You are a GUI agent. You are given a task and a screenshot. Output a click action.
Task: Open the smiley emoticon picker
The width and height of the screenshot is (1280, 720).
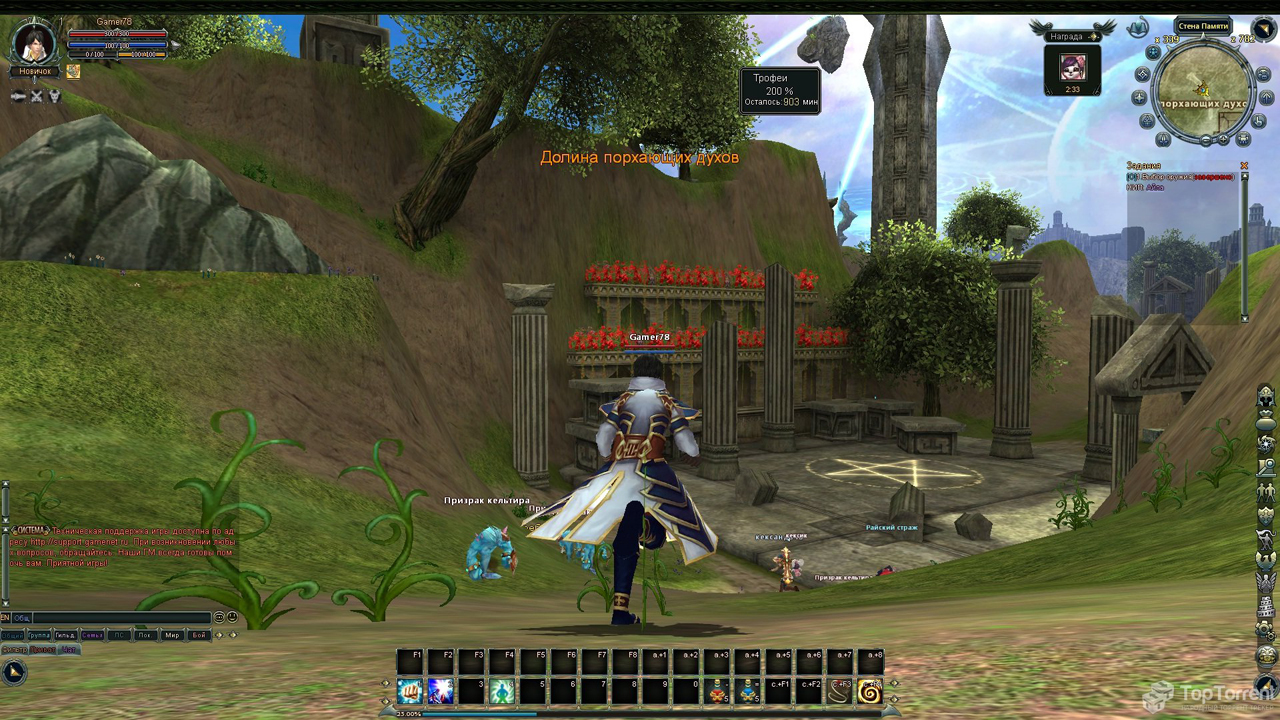pos(232,618)
